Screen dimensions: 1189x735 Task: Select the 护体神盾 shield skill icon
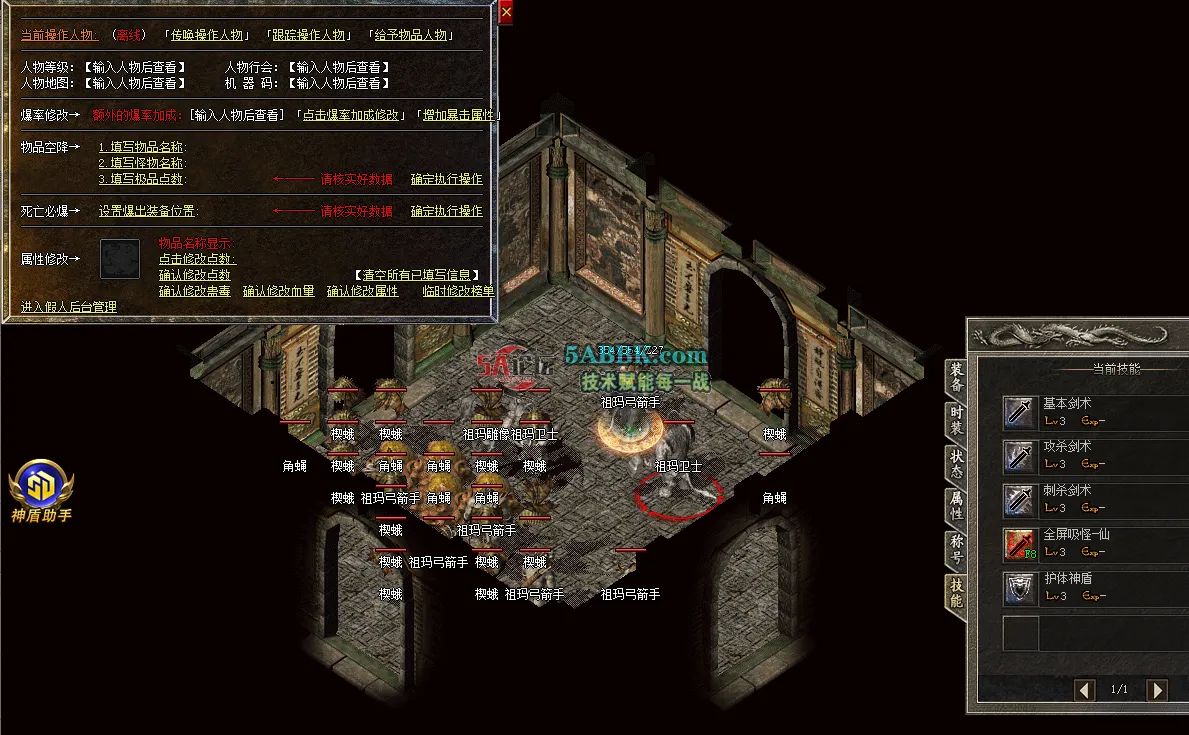1020,588
